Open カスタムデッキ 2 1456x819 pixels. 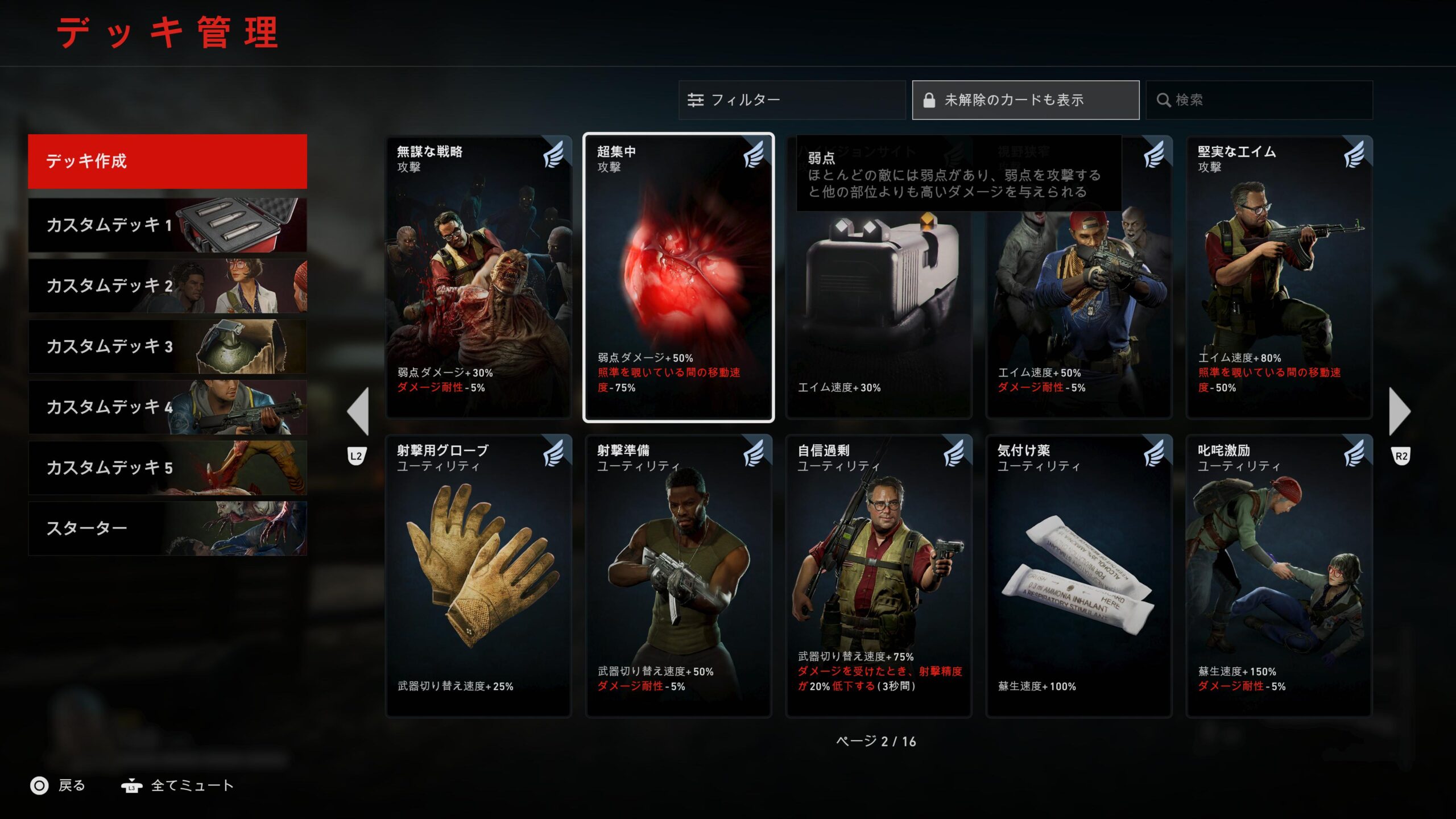click(x=167, y=286)
